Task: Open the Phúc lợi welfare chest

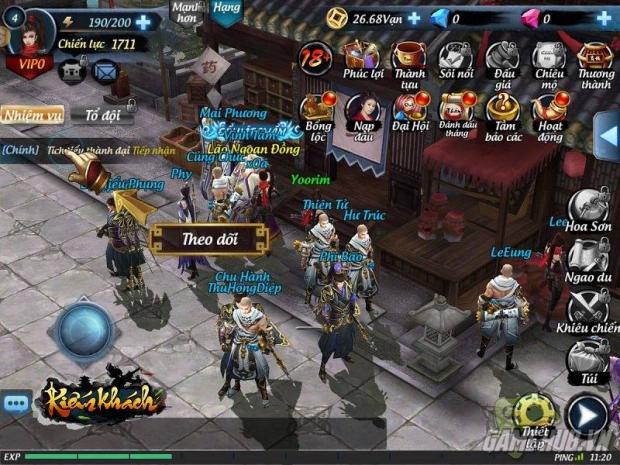Action: coord(364,60)
